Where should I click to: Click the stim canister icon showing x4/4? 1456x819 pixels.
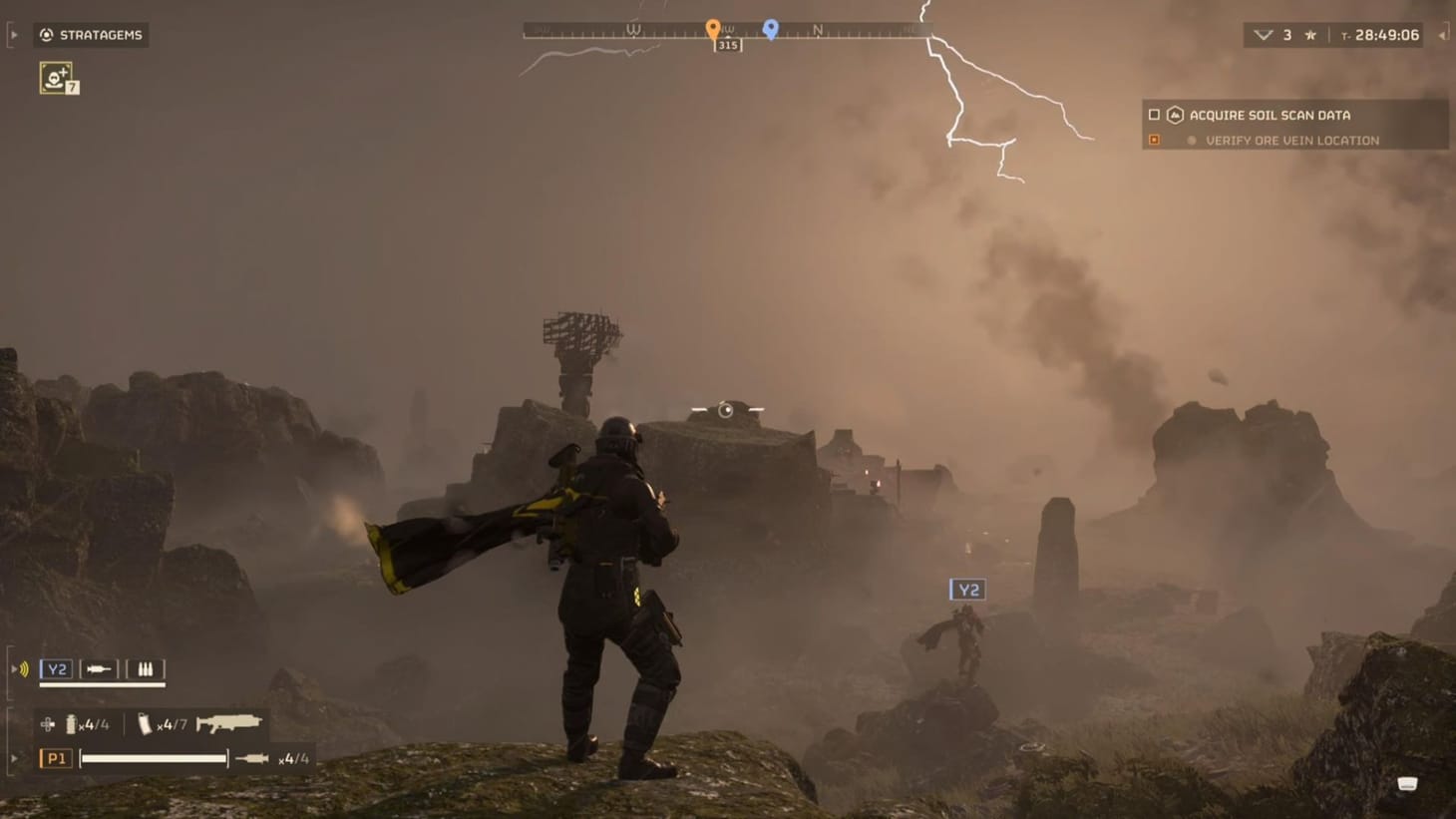pyautogui.click(x=71, y=725)
